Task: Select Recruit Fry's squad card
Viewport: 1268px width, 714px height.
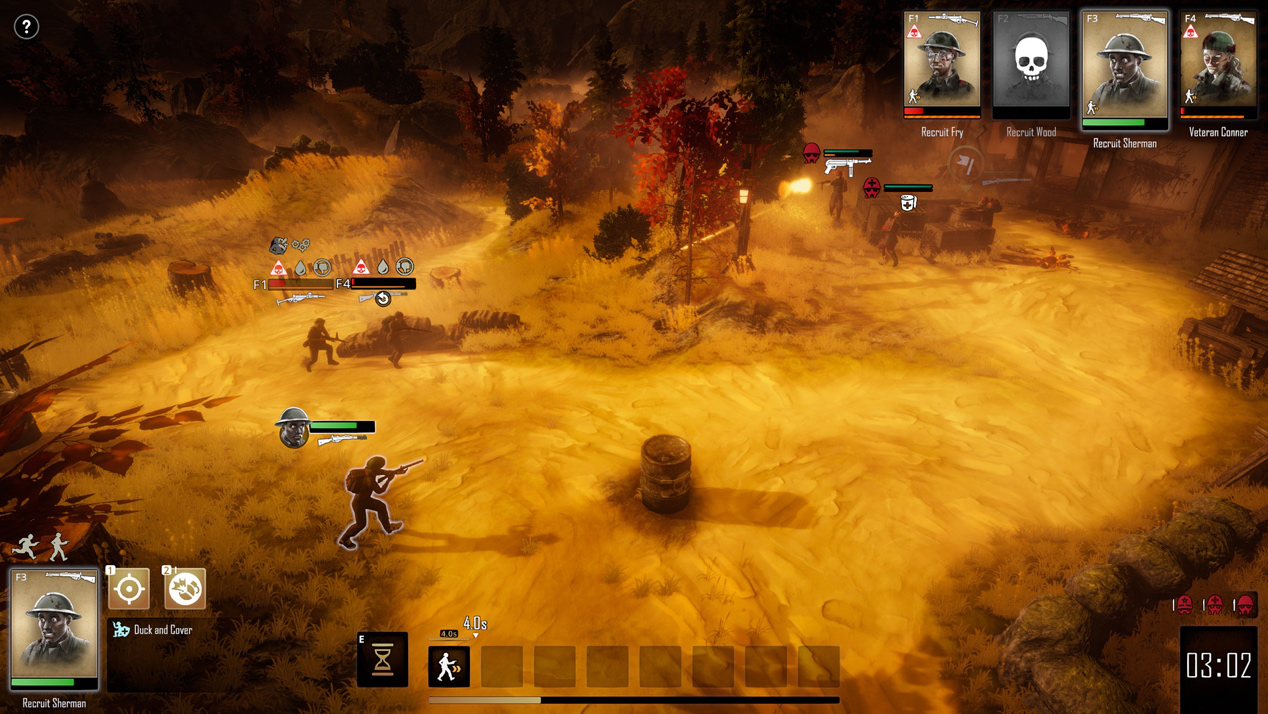Action: 942,64
